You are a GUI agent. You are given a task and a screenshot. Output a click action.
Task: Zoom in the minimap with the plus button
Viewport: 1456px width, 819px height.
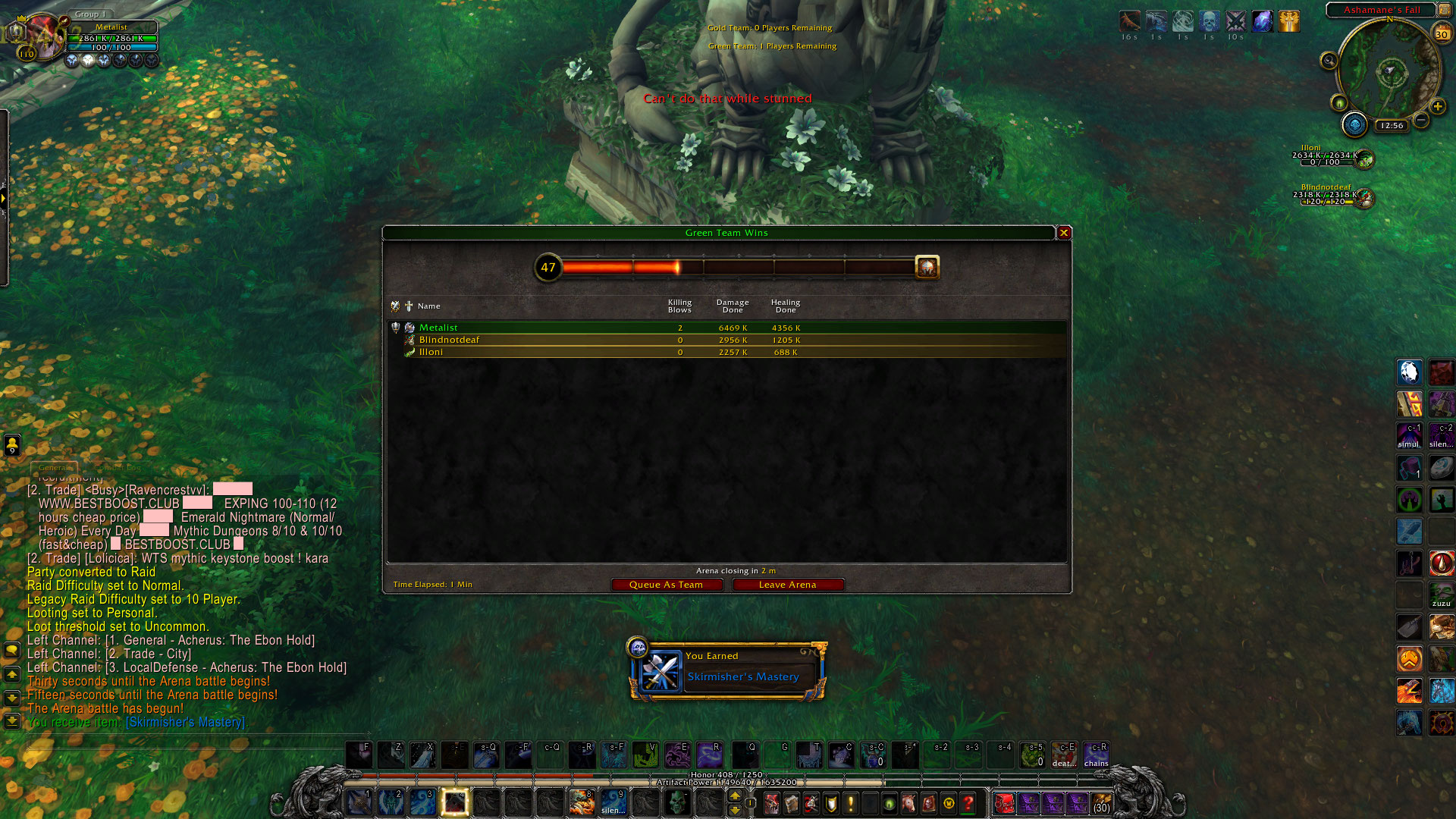click(x=1438, y=106)
